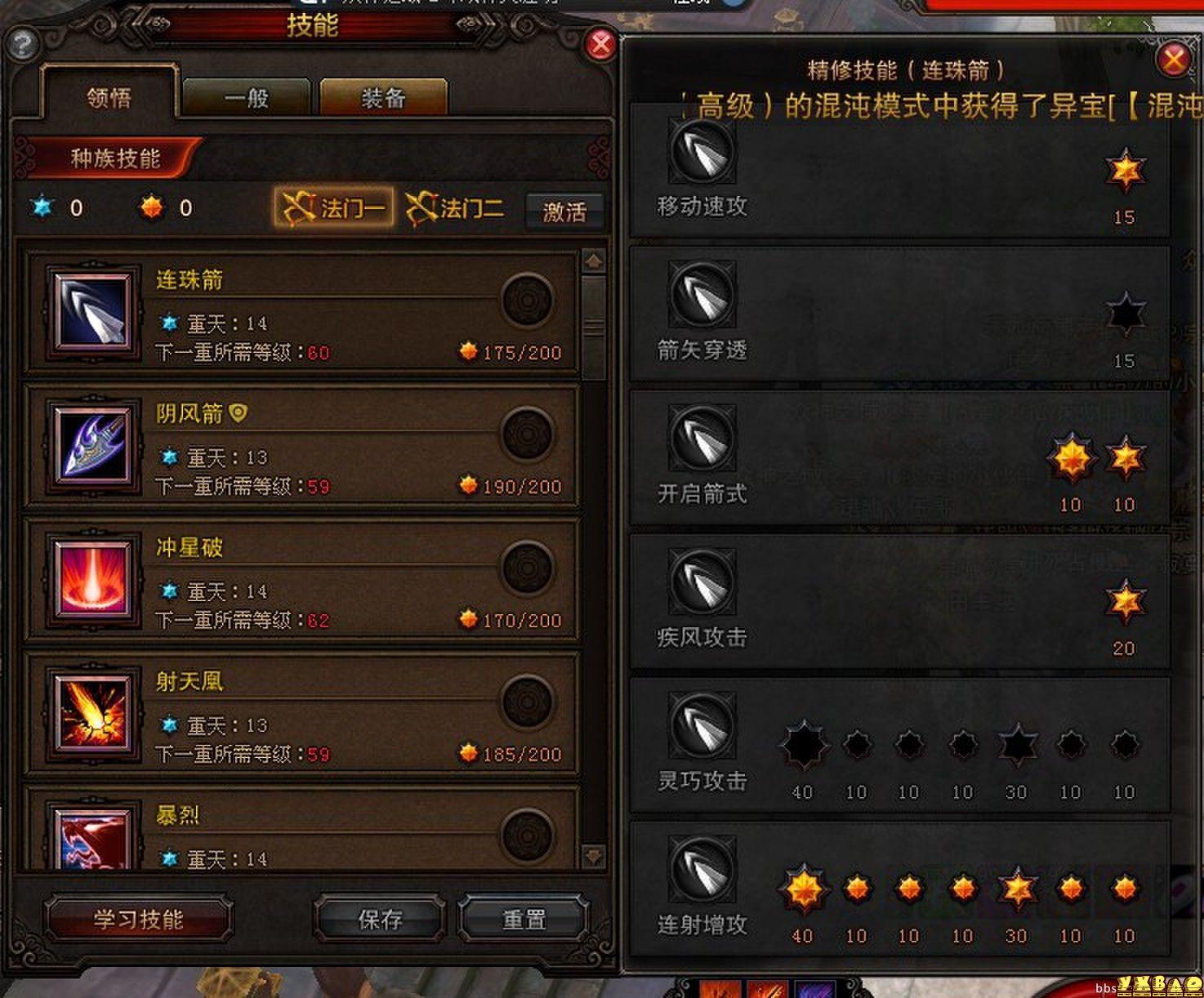Close the 技能 skill window
This screenshot has height=998, width=1204.
coord(601,44)
